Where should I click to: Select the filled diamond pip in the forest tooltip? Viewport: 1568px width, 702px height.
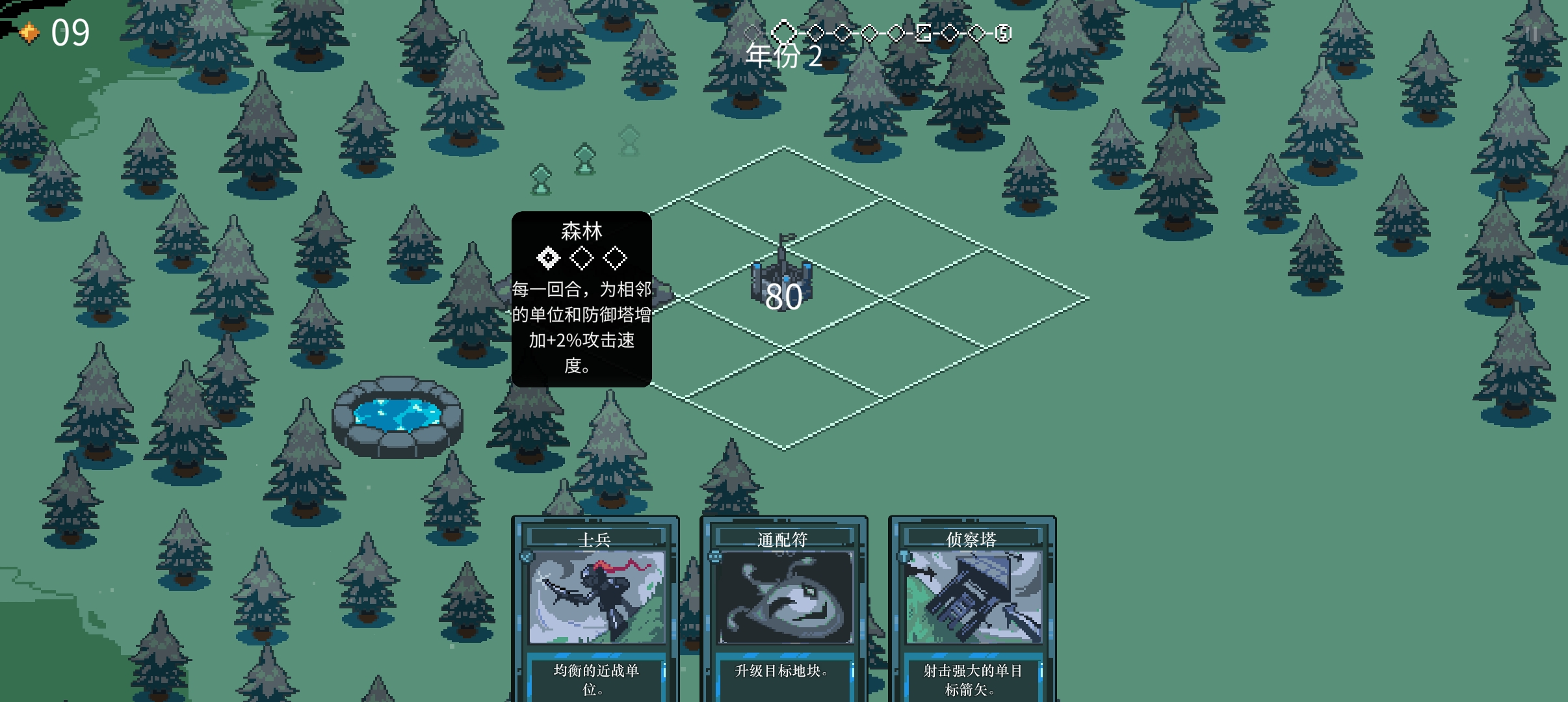pos(548,258)
